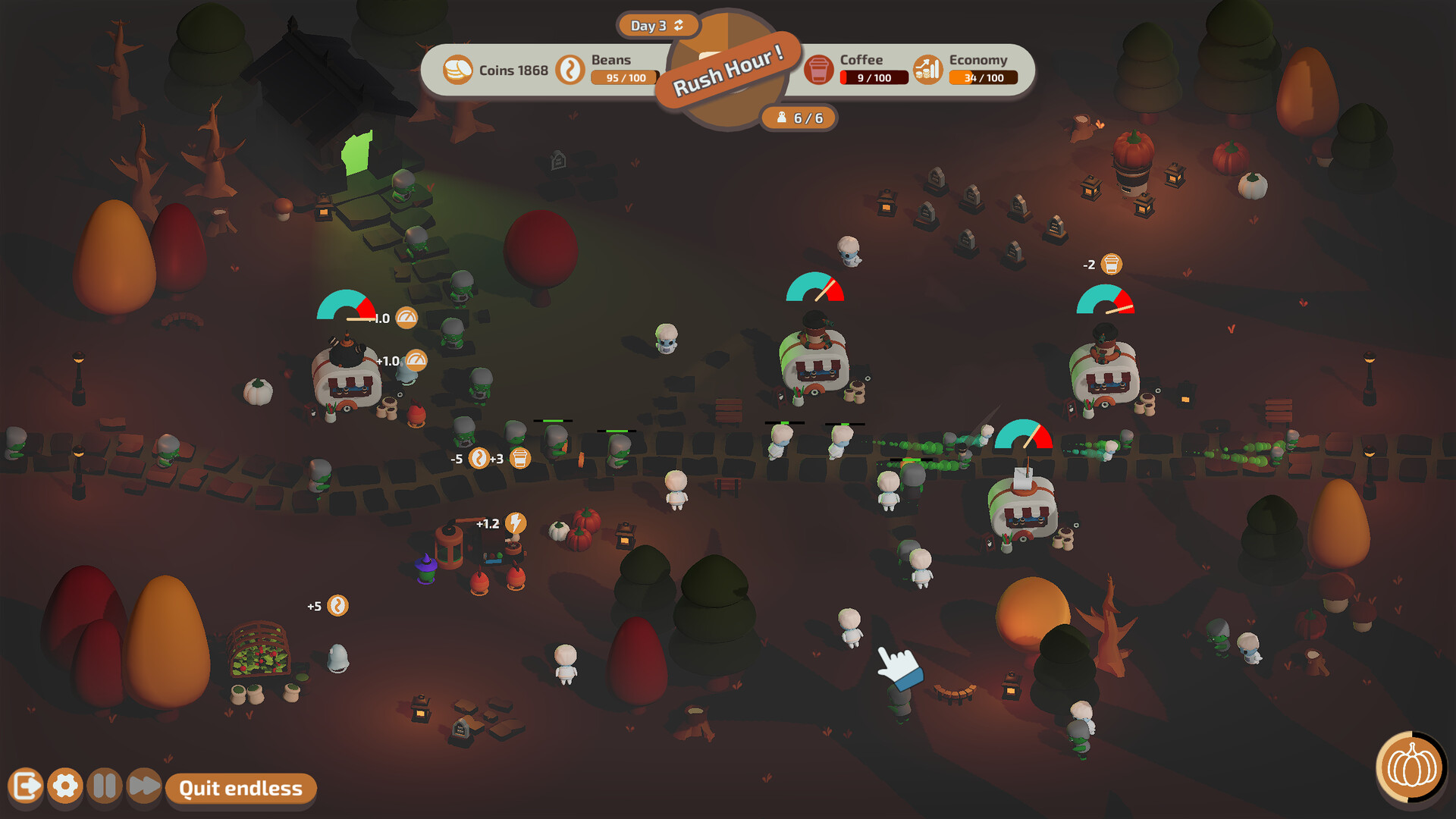1456x819 pixels.
Task: Open the settings gear menu
Action: coord(65,786)
